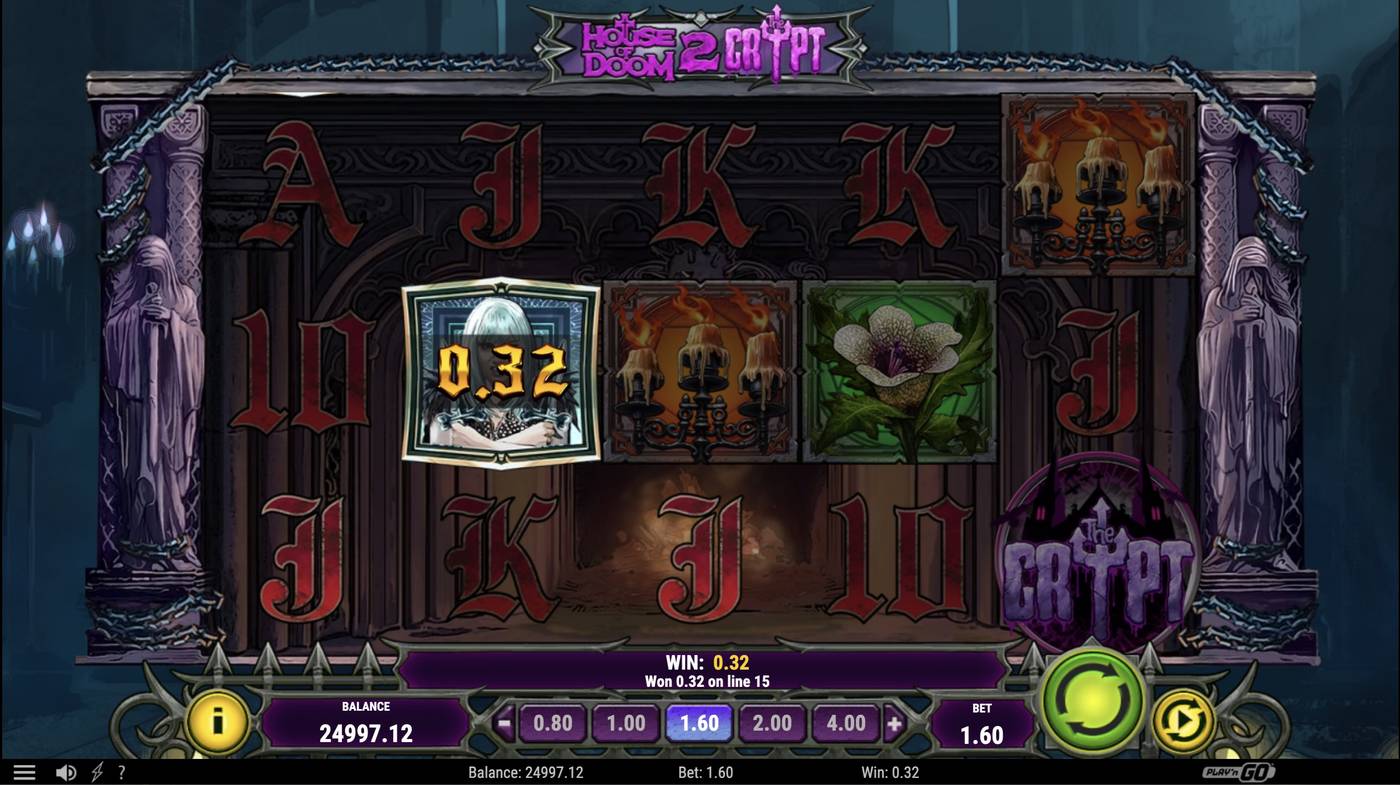1400x785 pixels.
Task: Enable quick spin with the lightning icon
Action: [x=94, y=770]
